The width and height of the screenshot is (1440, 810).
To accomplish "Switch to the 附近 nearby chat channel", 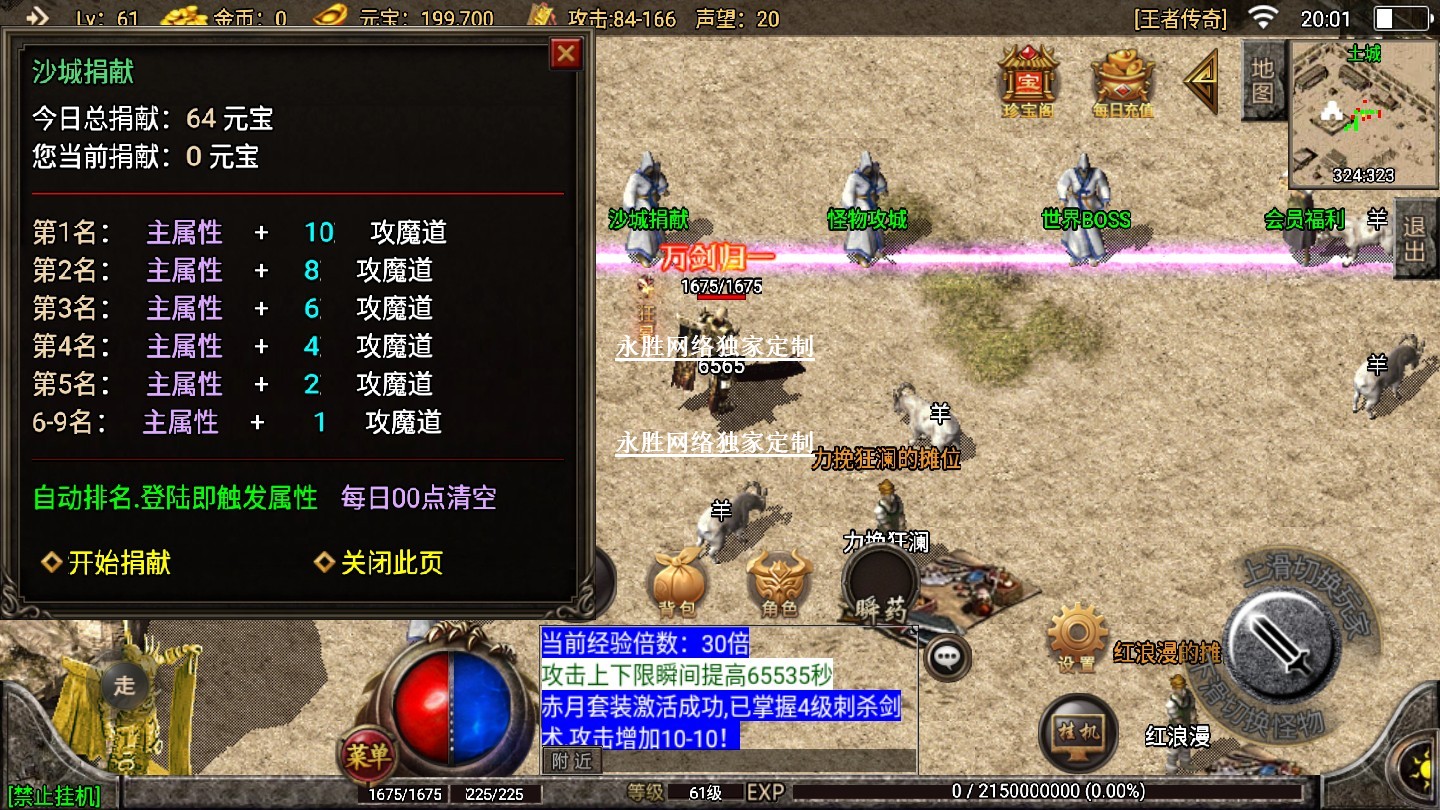I will pos(572,761).
